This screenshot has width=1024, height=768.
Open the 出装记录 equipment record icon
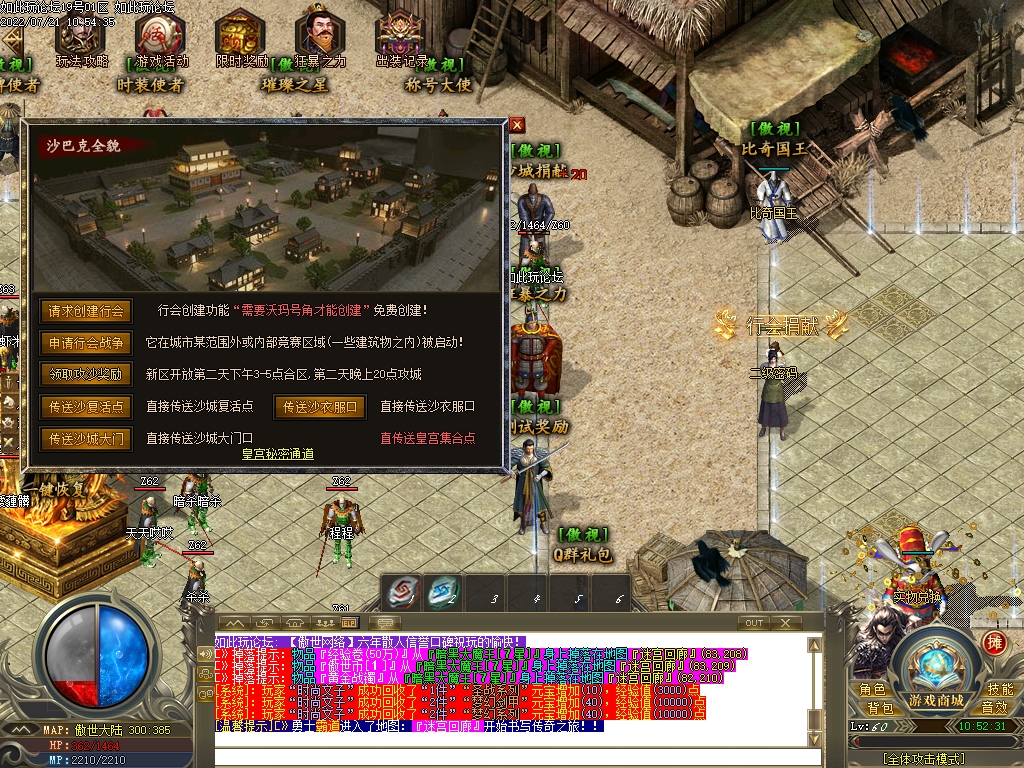click(x=401, y=38)
